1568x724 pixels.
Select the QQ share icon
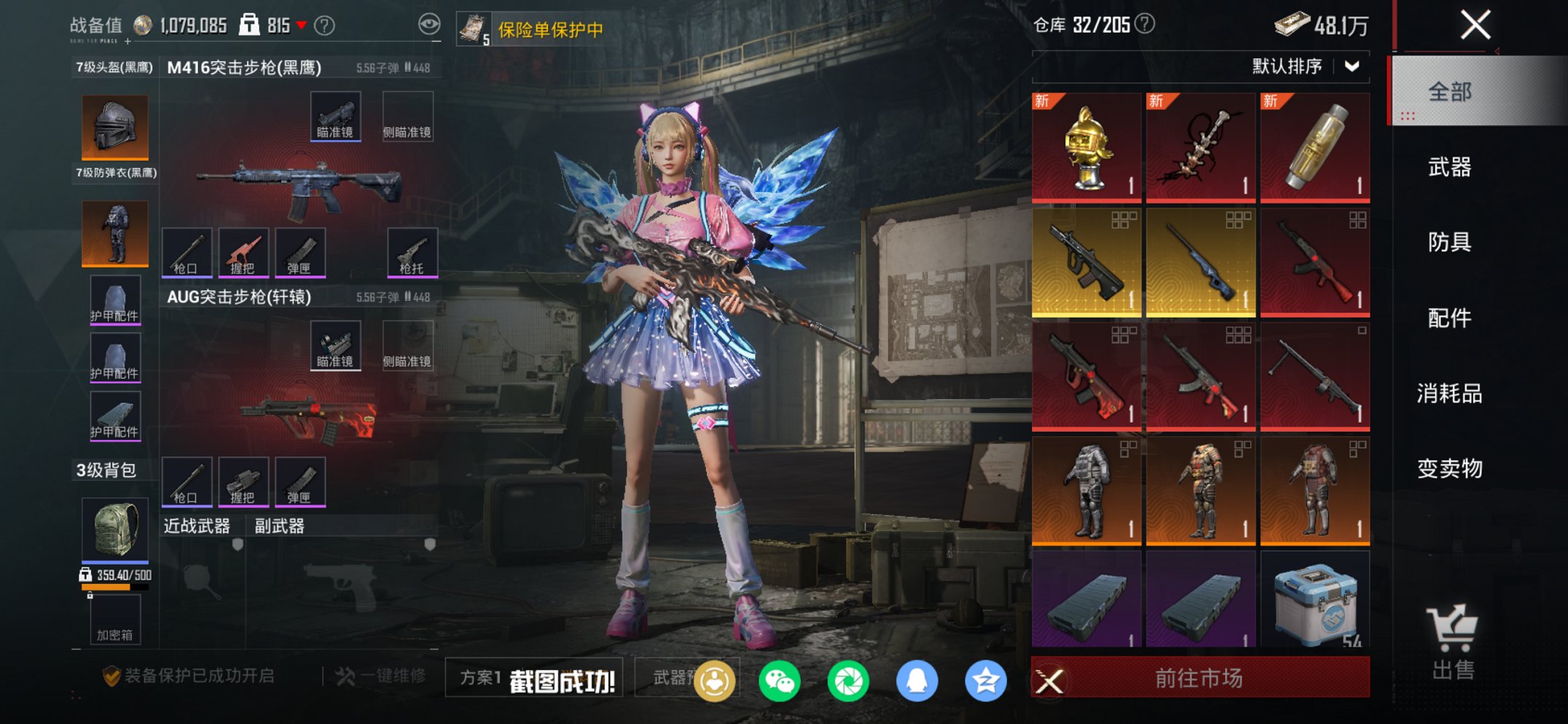tap(917, 679)
